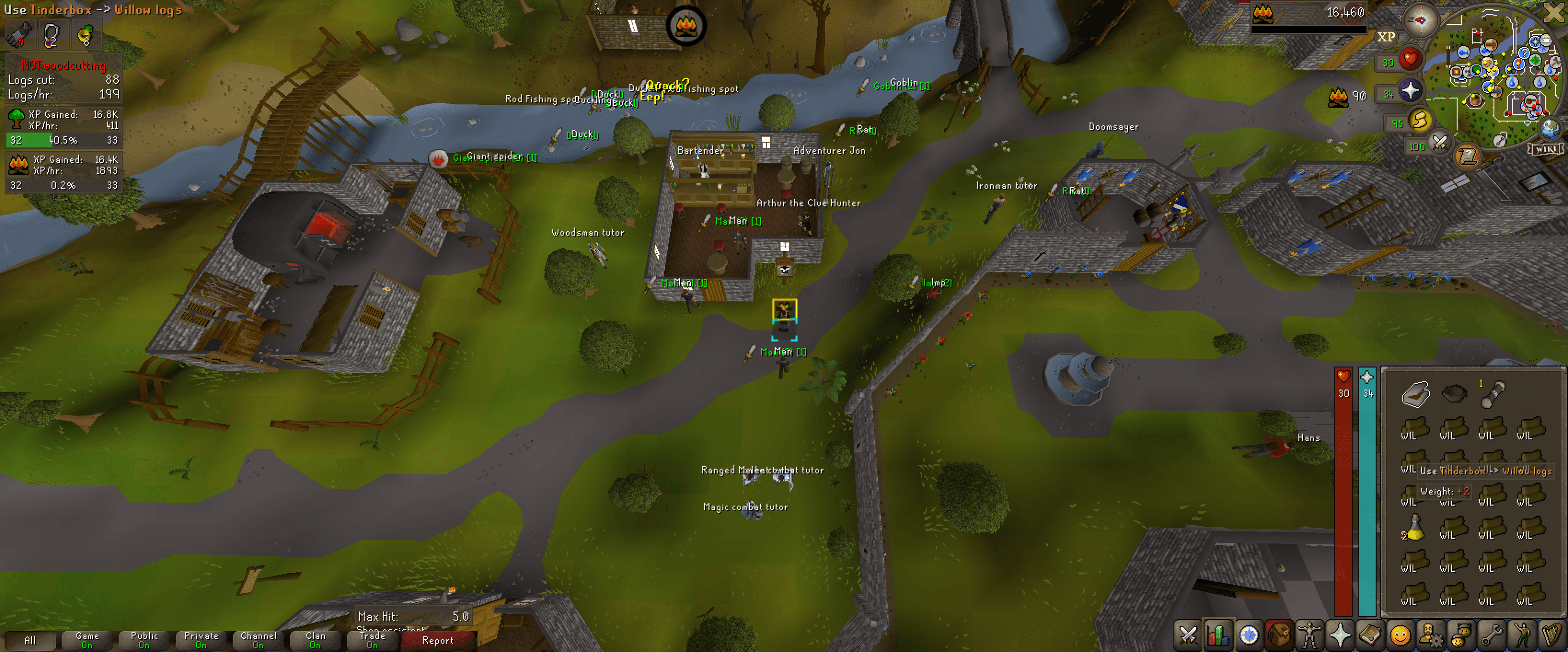Open the Music player harp tab
This screenshot has width=1568, height=652.
point(1551,635)
